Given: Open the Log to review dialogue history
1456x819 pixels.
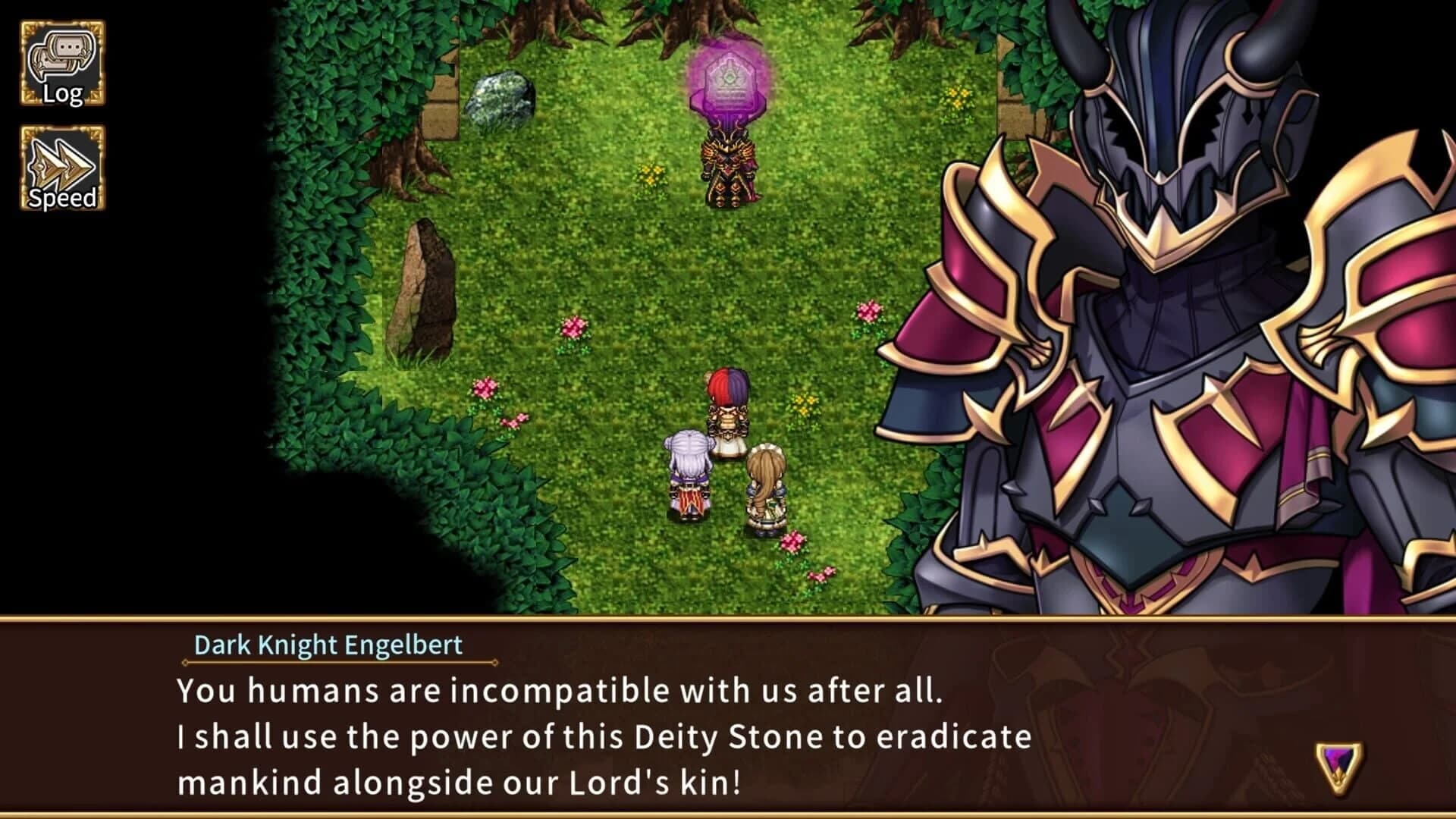Looking at the screenshot, I should 64,61.
